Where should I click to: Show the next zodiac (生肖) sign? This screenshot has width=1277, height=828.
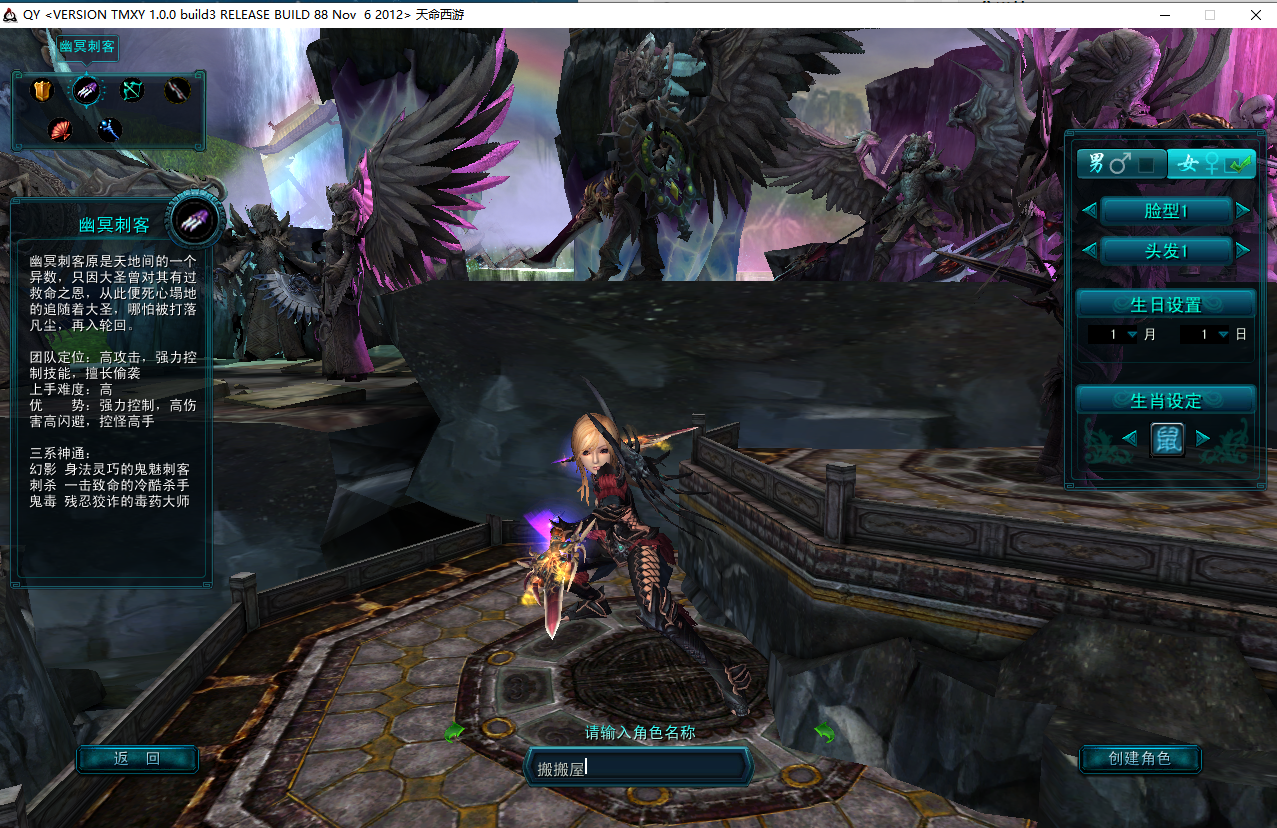1203,438
